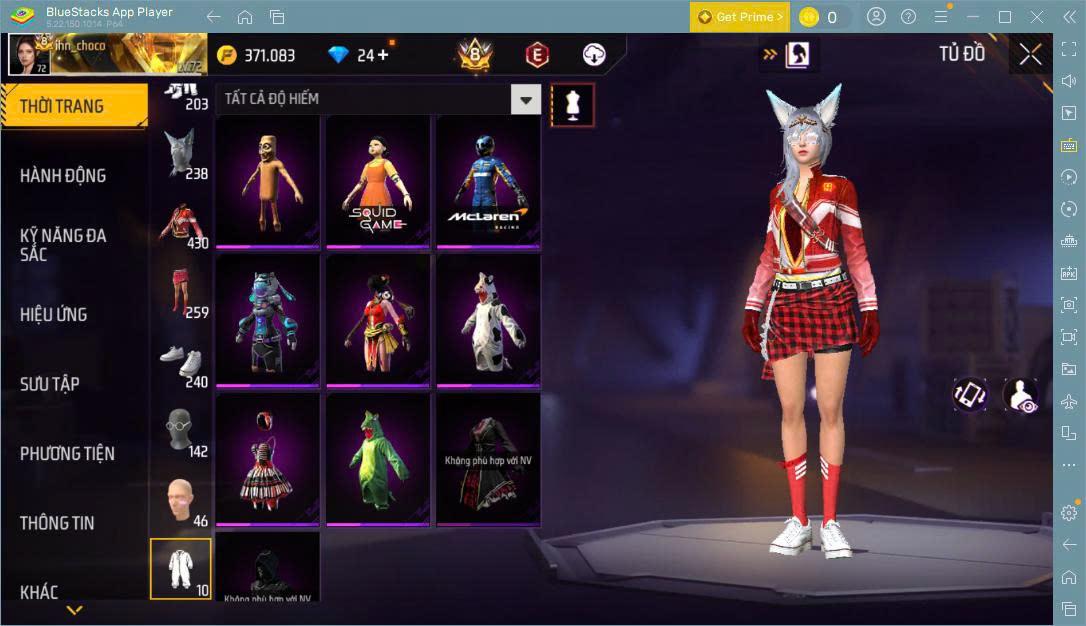Screen dimensions: 1086x626
Task: Switch to Kỹ Năng Đa Sắc tab
Action: click(63, 244)
